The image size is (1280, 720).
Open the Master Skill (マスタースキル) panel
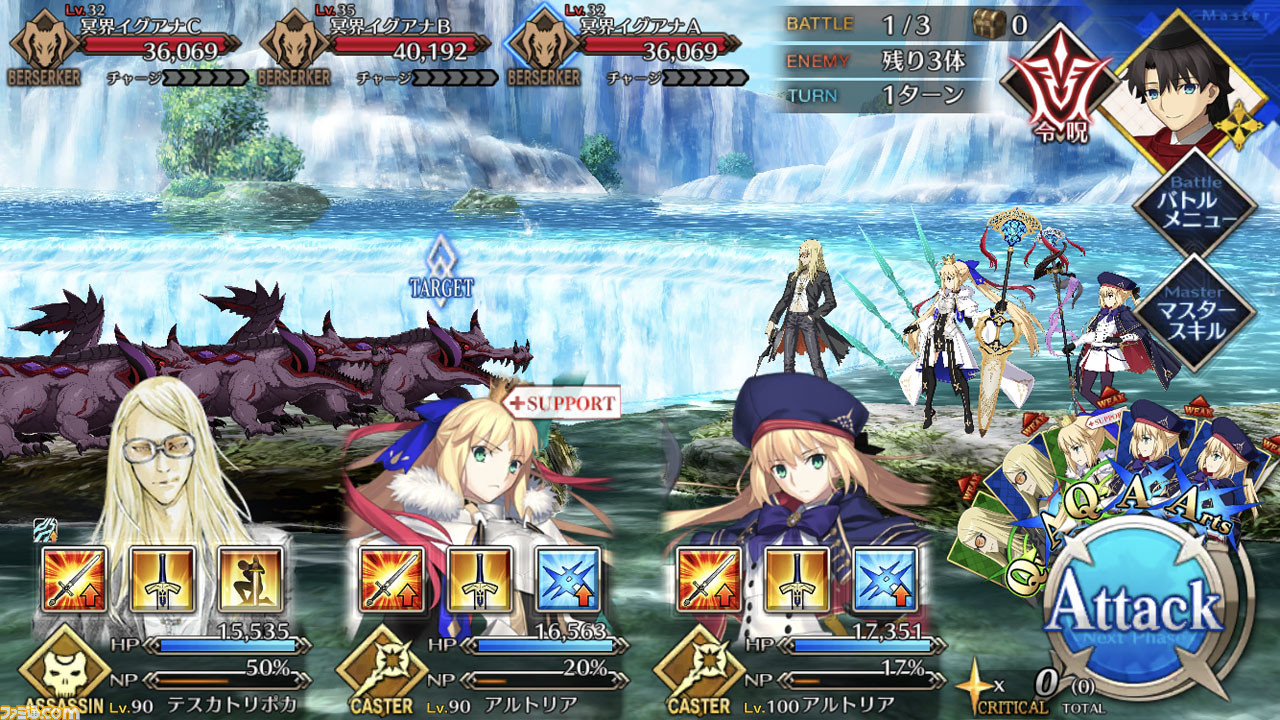click(1194, 312)
